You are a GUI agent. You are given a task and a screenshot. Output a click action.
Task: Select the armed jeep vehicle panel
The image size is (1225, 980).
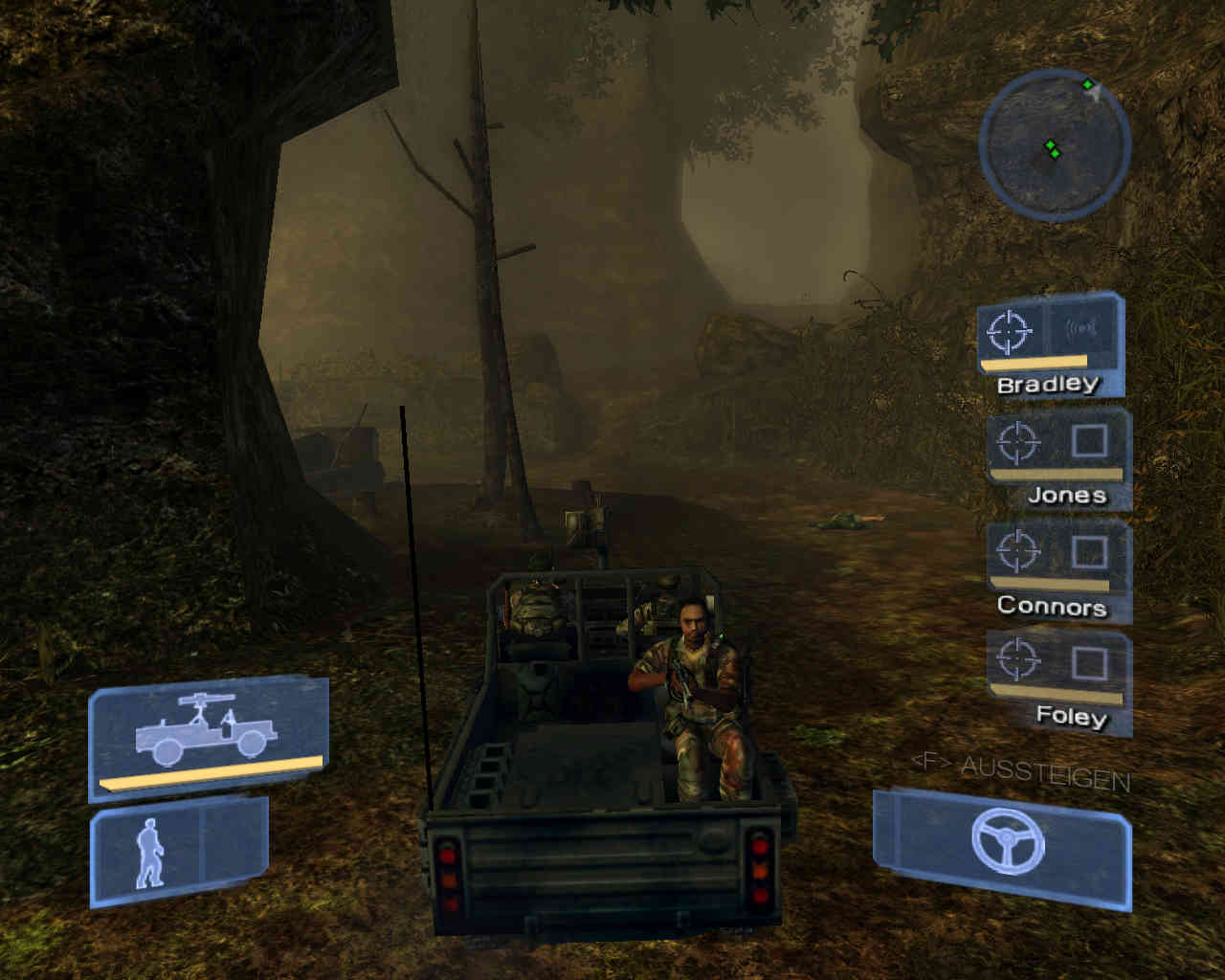[x=209, y=736]
